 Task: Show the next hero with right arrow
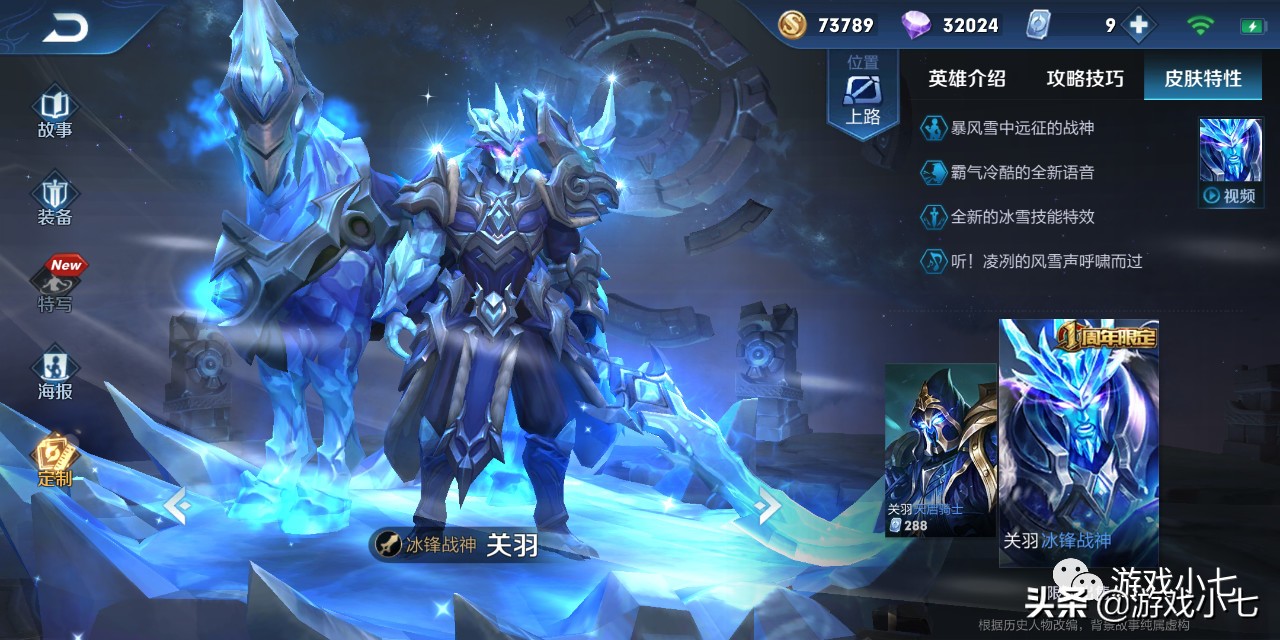(x=767, y=506)
